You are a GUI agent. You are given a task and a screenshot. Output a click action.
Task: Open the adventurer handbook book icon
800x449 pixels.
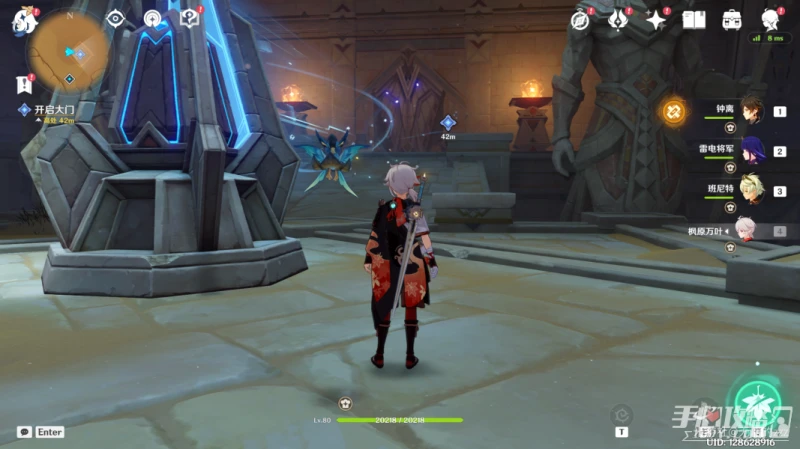[x=694, y=19]
